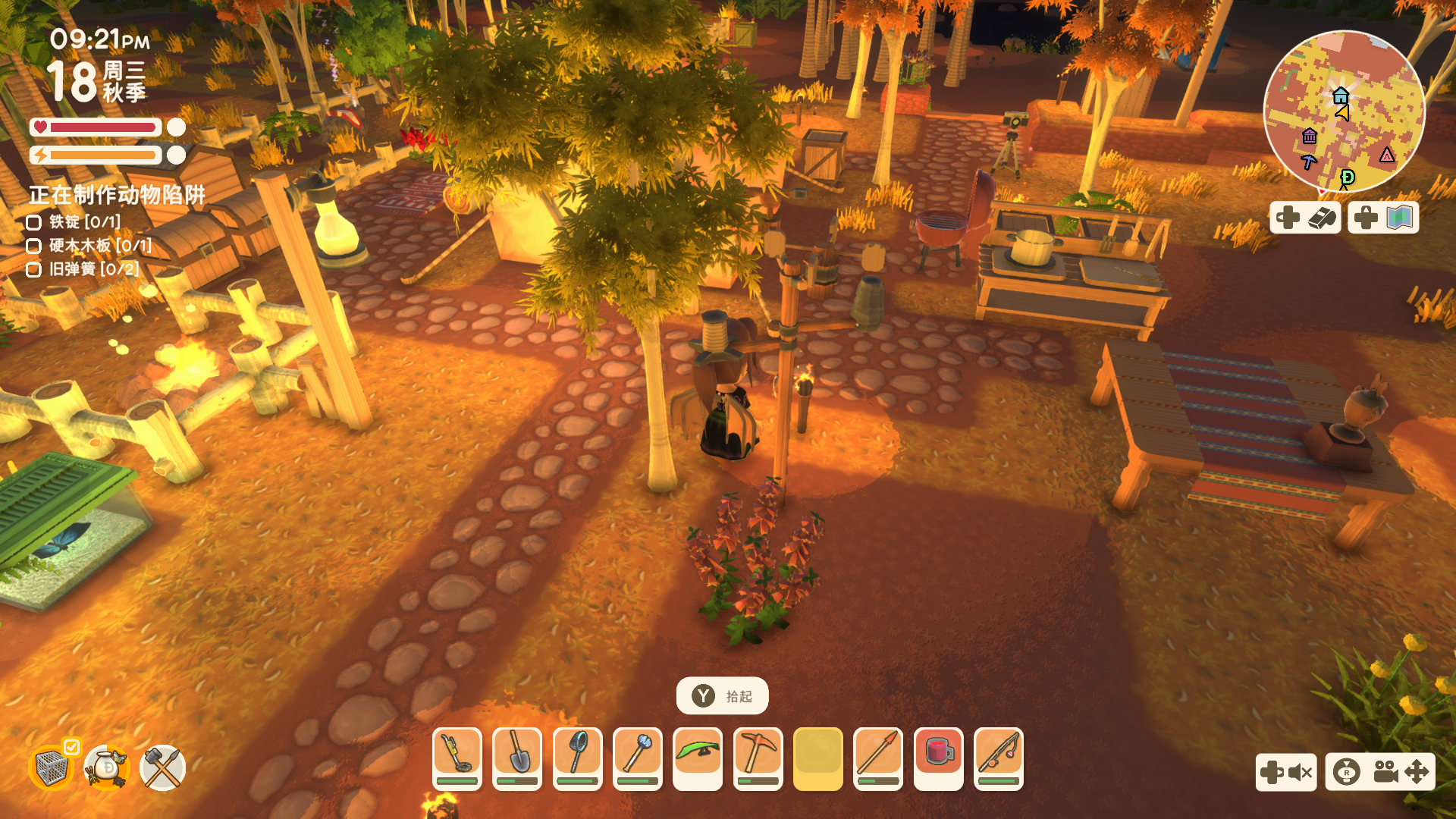Select the metal detector hotbar slot

[x=457, y=758]
